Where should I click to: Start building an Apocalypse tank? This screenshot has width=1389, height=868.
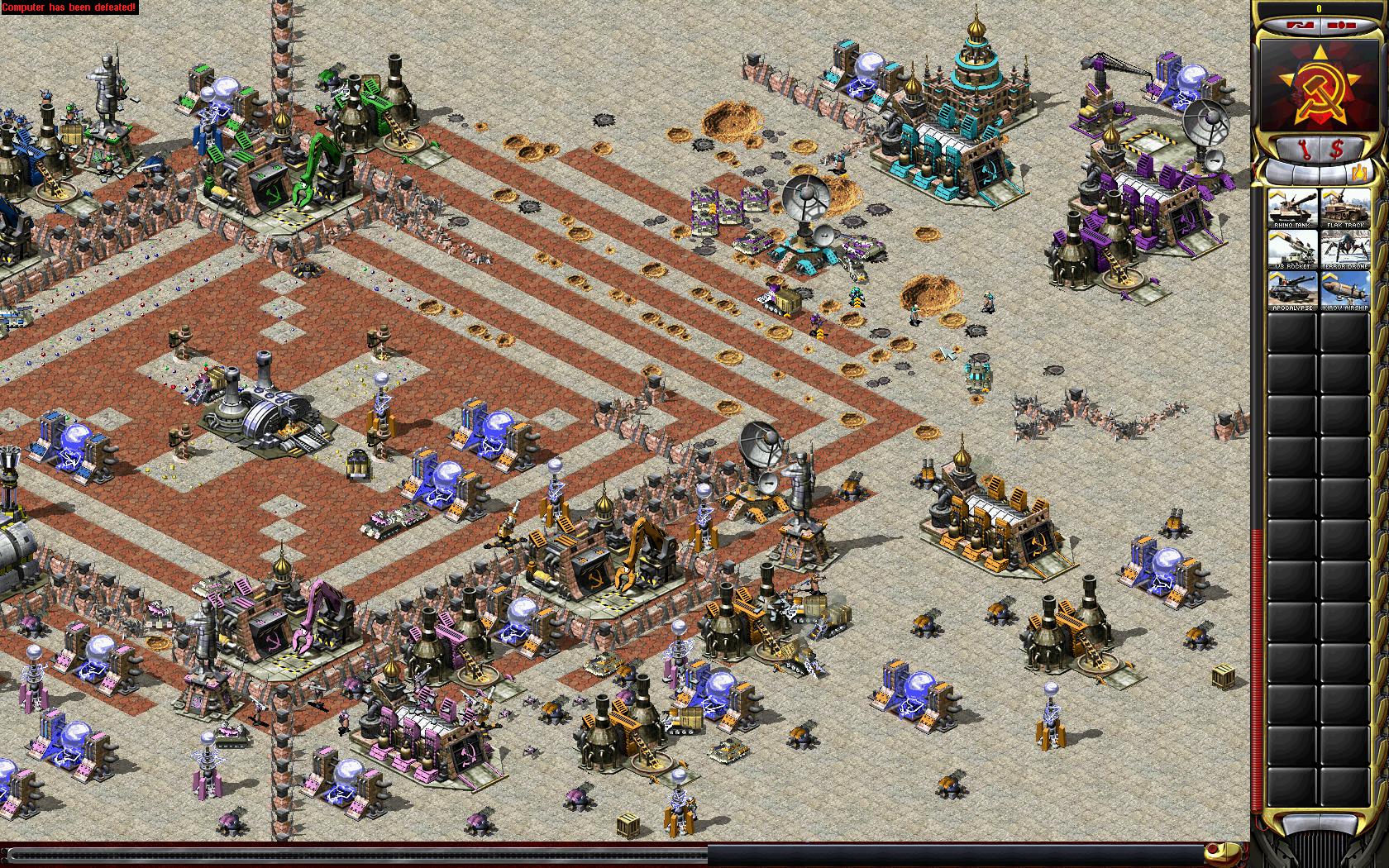pyautogui.click(x=1294, y=291)
